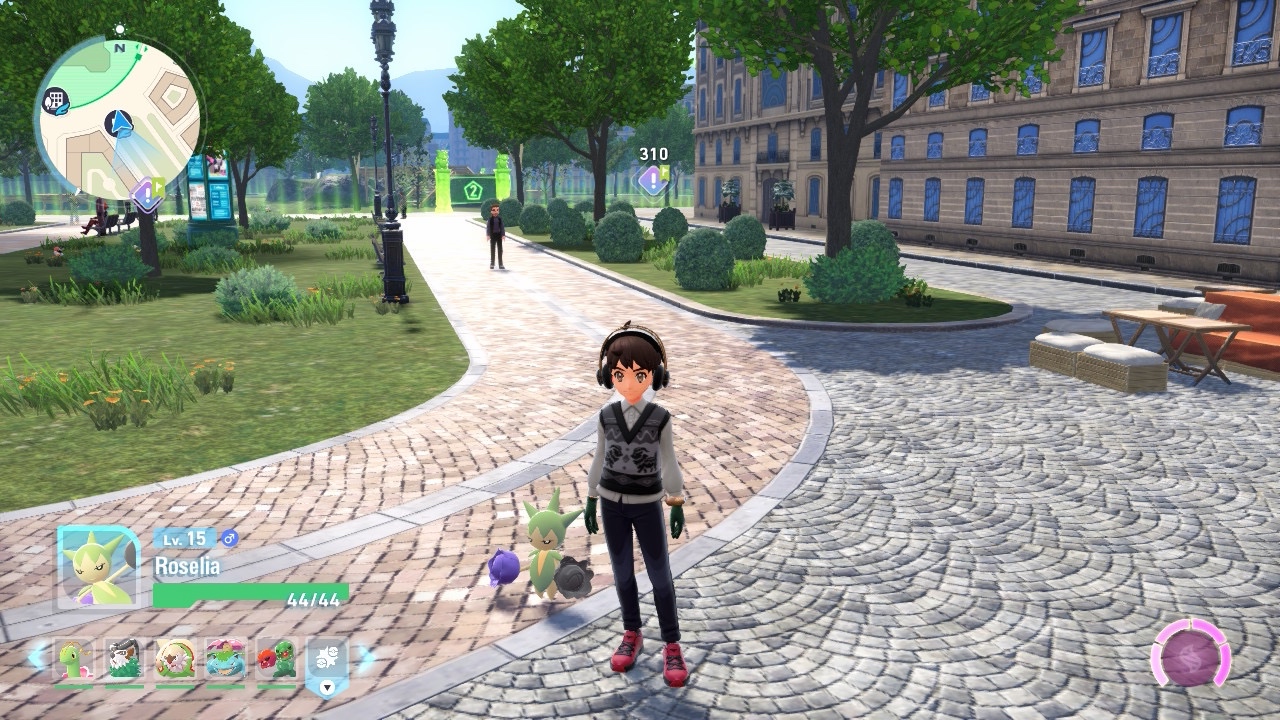Select the quest waypoint marked 310
The image size is (1280, 720).
point(652,180)
